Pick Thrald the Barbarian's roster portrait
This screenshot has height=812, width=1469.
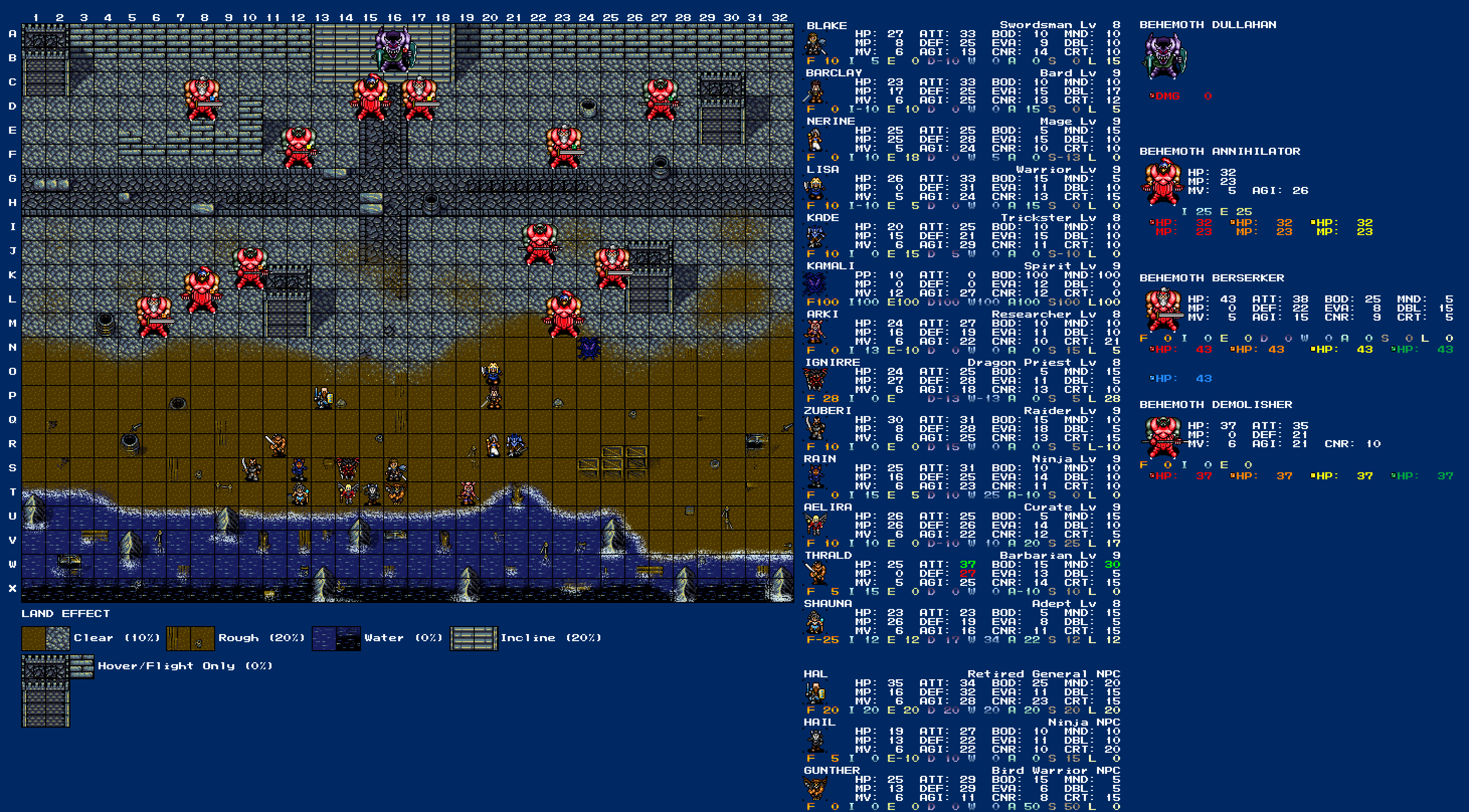815,574
